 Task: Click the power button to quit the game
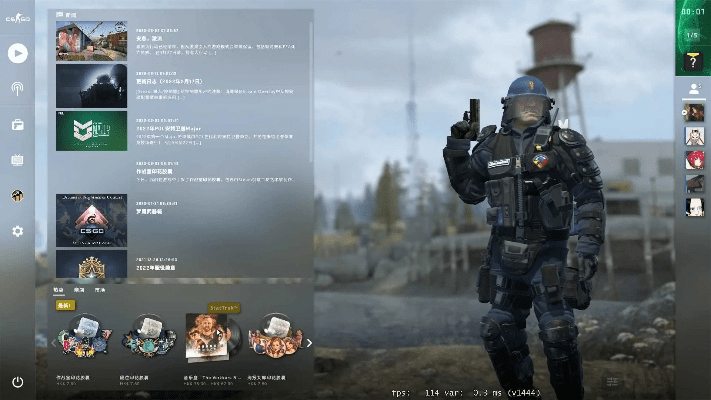click(x=18, y=382)
